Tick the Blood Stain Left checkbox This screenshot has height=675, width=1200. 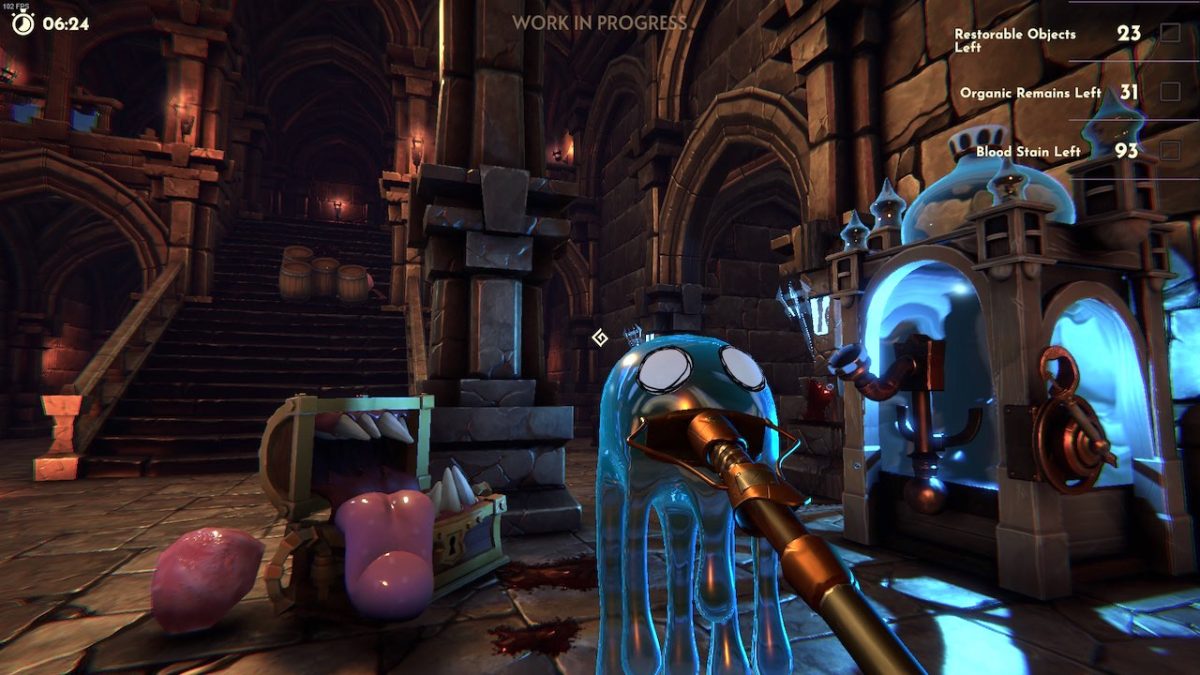pyautogui.click(x=1170, y=151)
